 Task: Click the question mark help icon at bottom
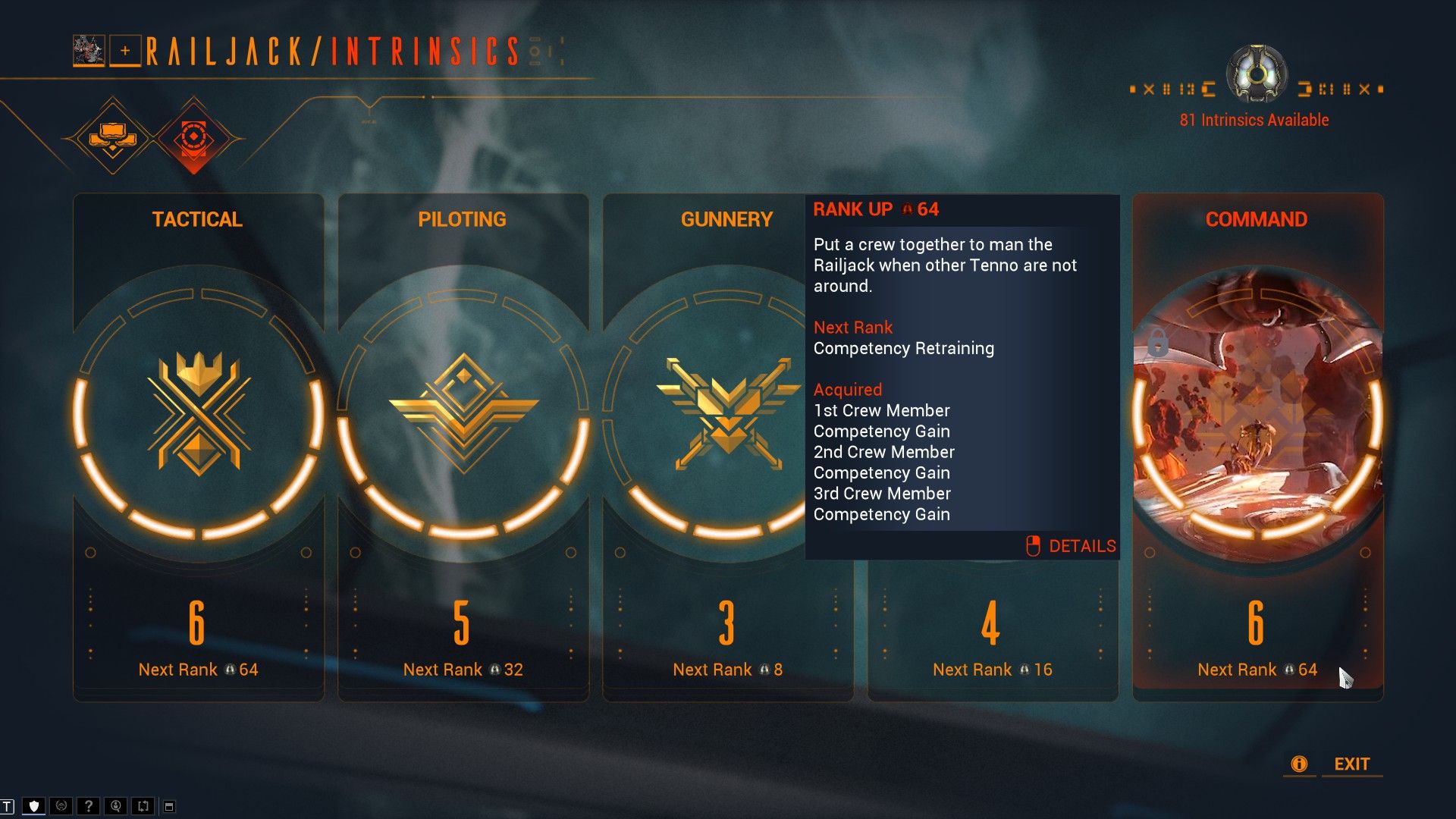pos(89,805)
